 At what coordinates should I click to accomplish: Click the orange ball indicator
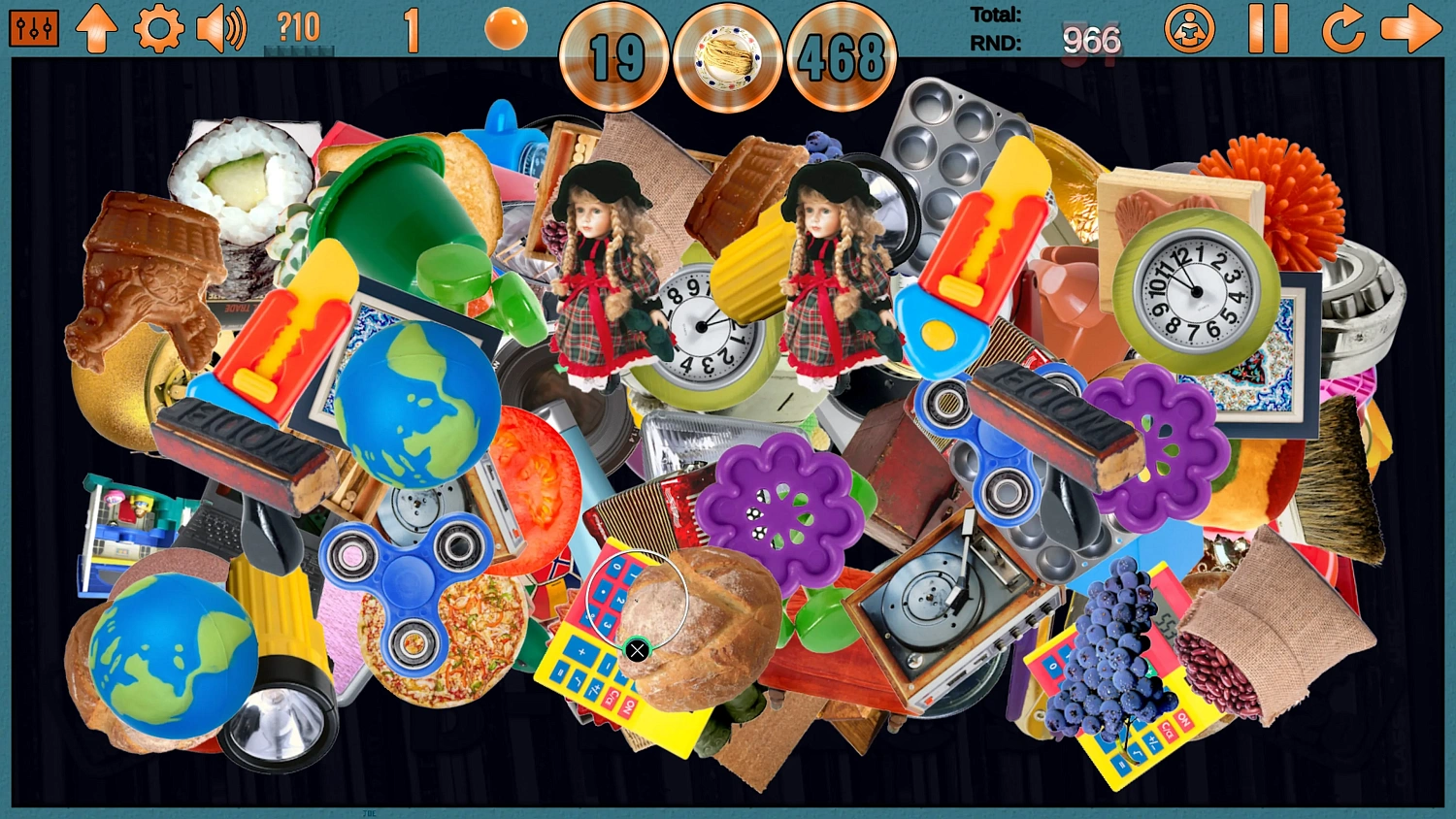506,29
